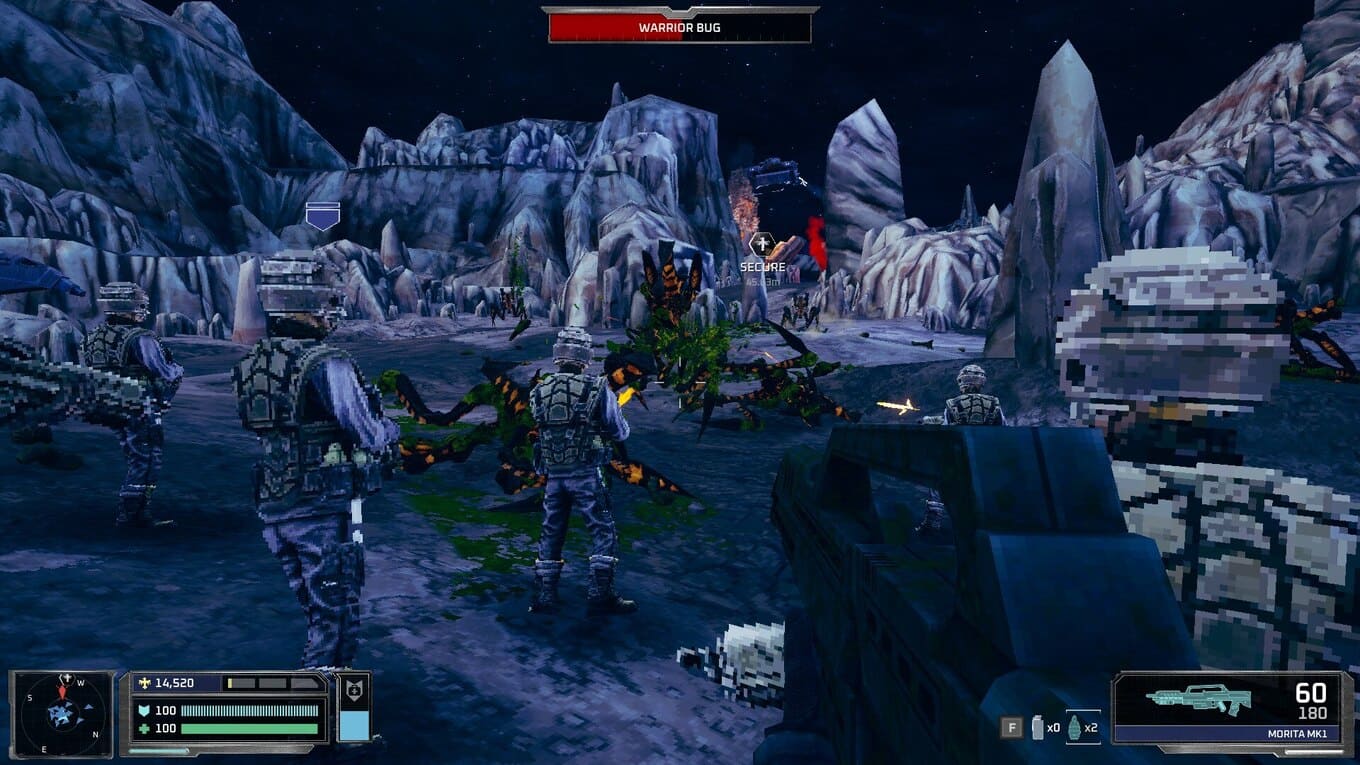This screenshot has width=1360, height=765.
Task: Activate the medkit ability icon
Action: coord(354,691)
